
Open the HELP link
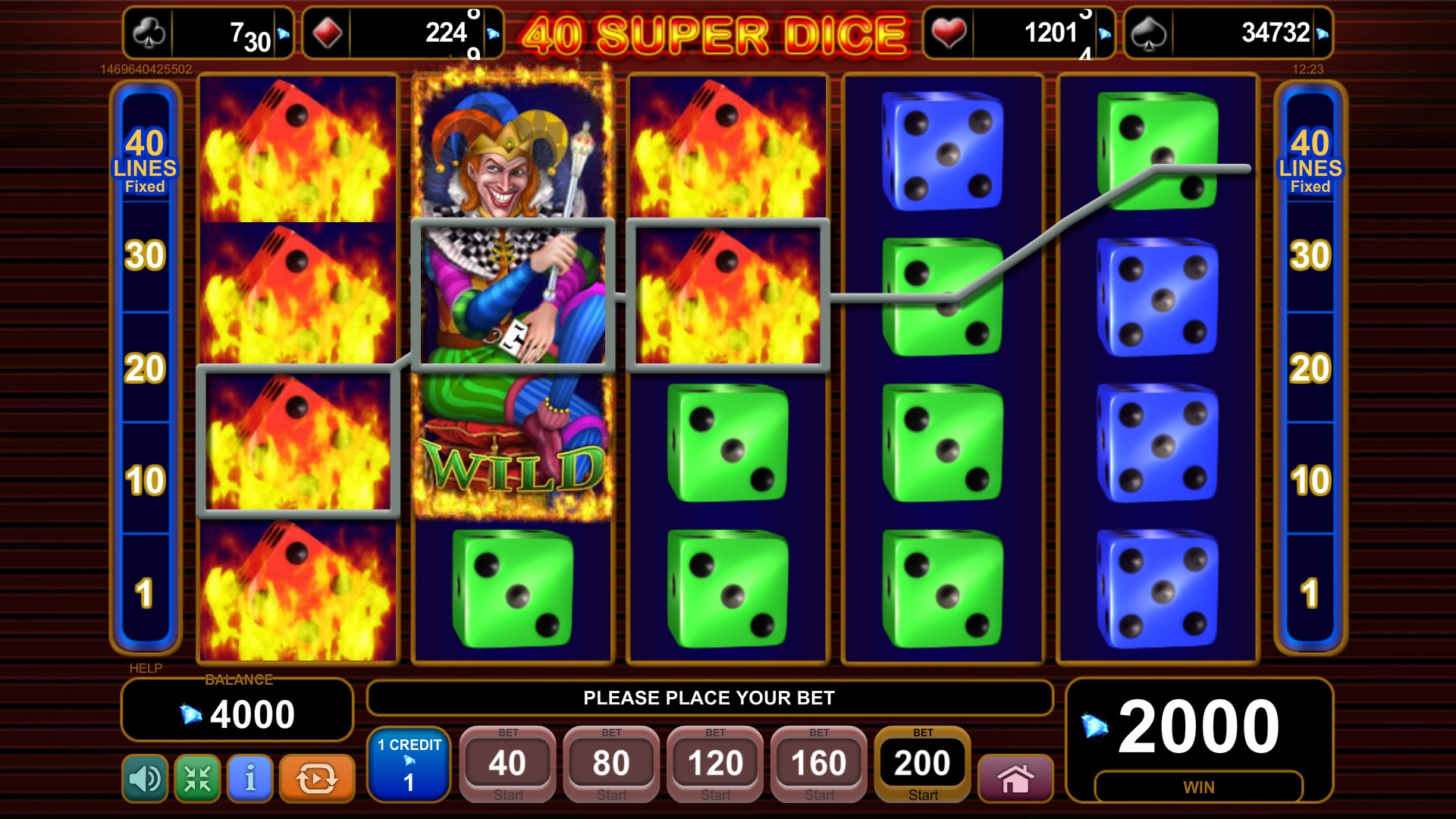146,668
